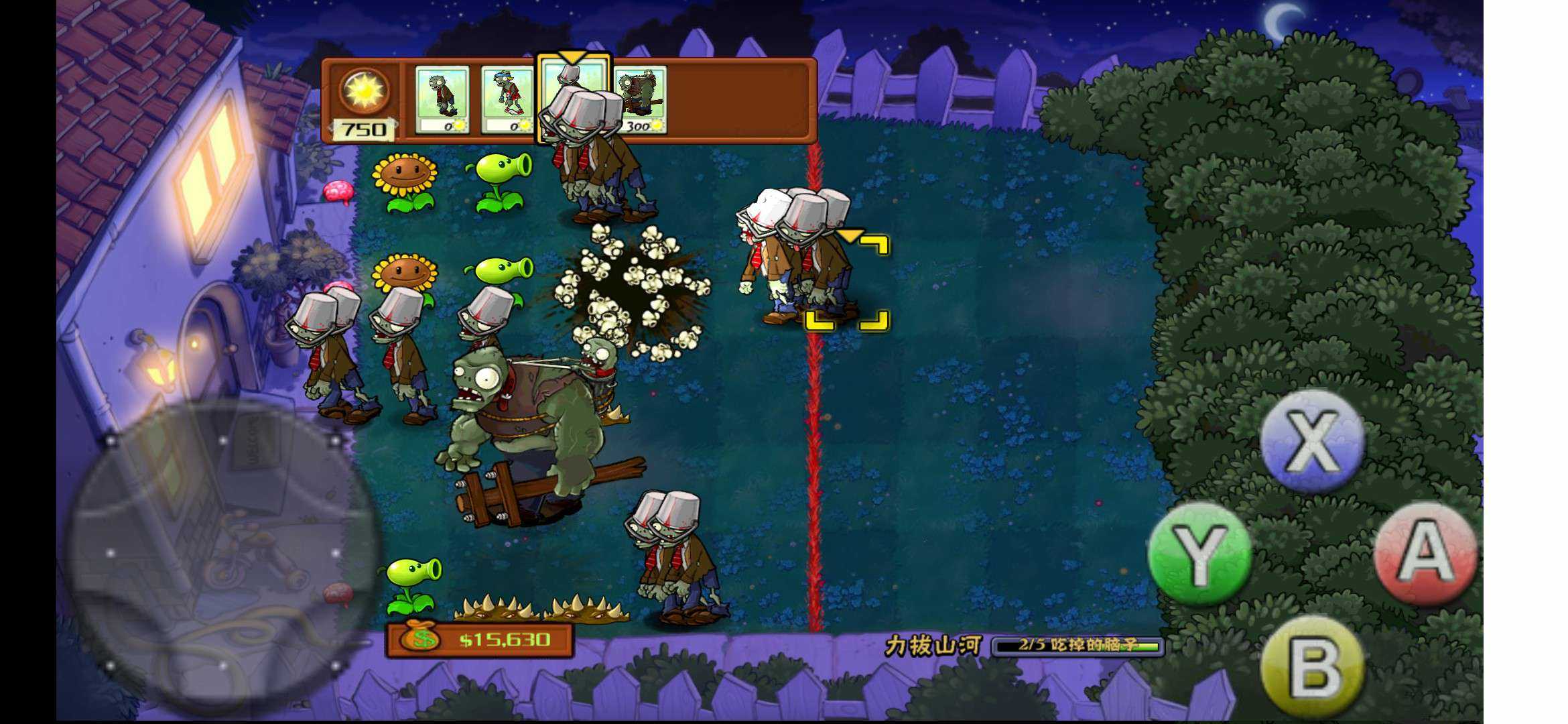This screenshot has width=1568, height=724.
Task: Touch the virtual joystick pad
Action: (222, 554)
